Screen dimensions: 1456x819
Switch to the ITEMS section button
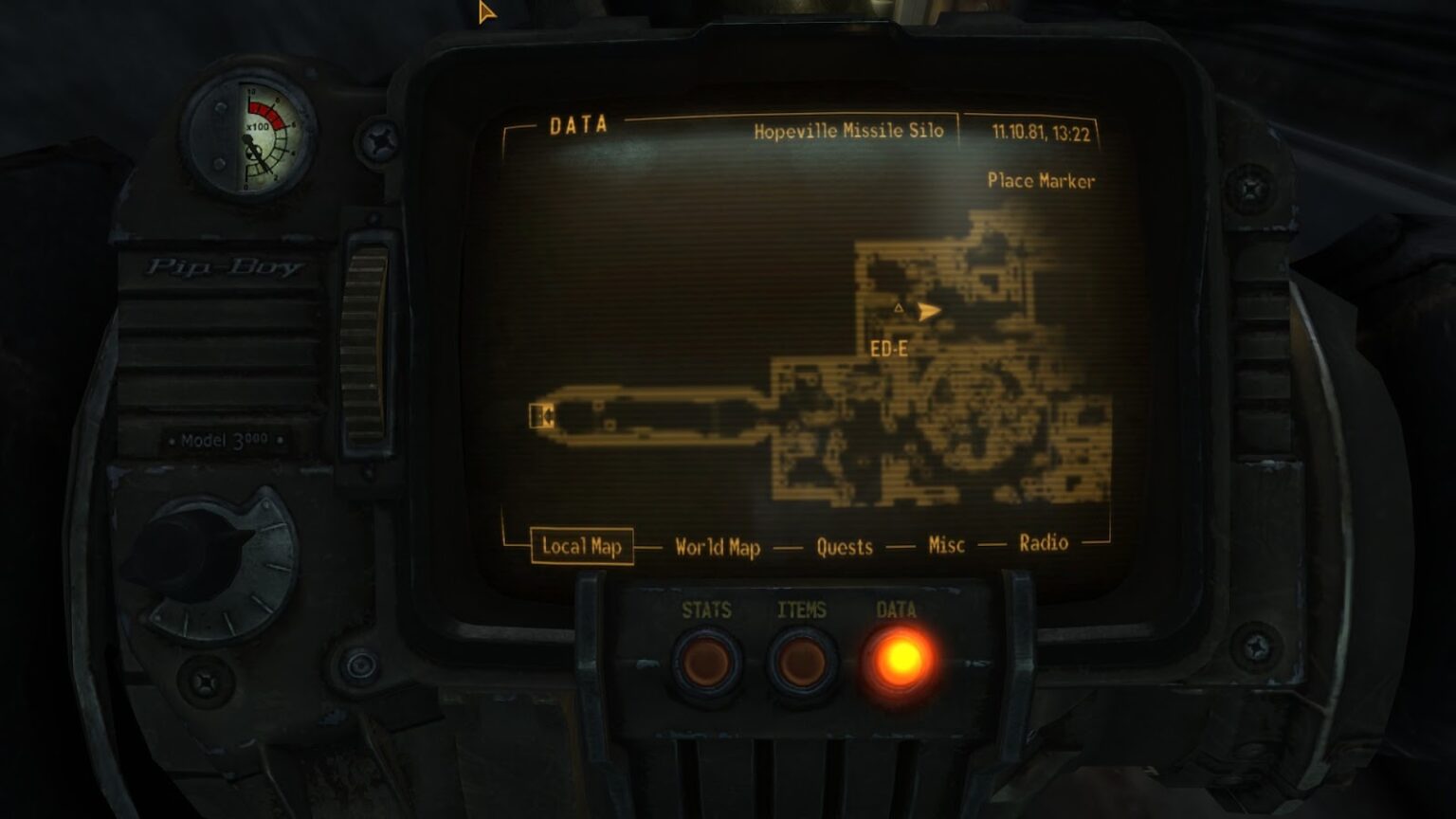coord(802,663)
